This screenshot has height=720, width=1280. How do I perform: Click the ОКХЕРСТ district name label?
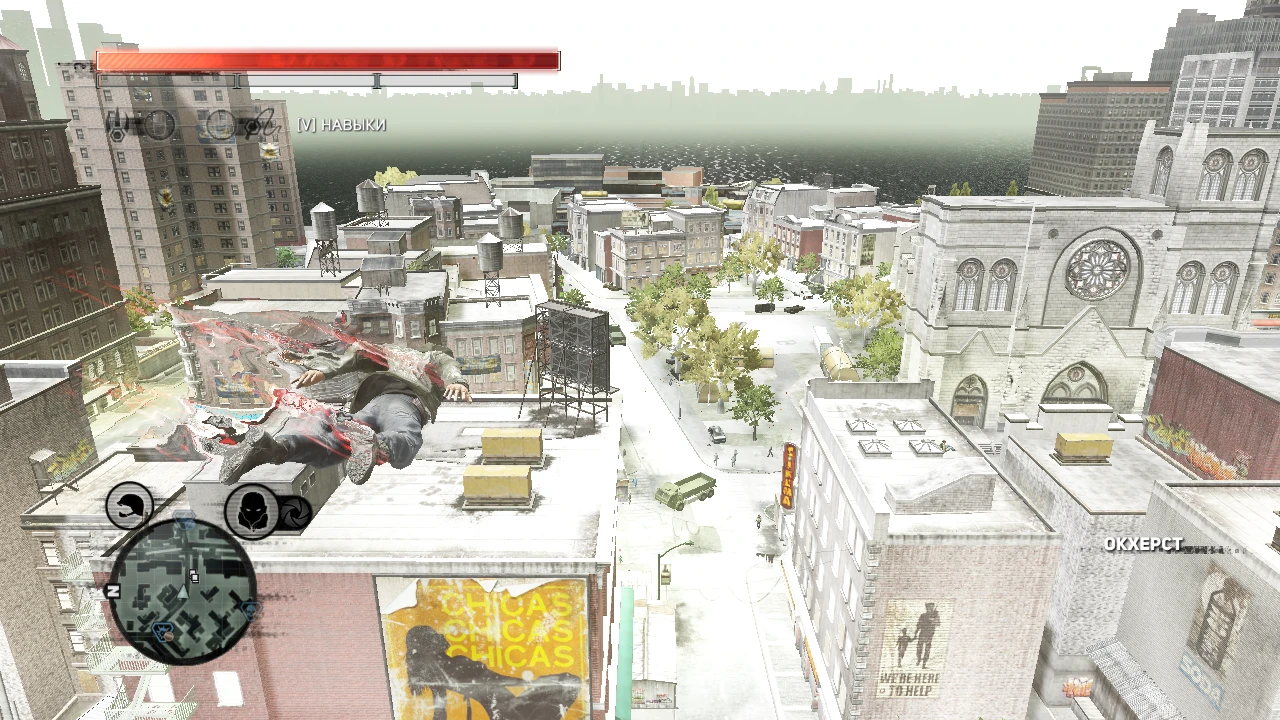[x=1143, y=545]
